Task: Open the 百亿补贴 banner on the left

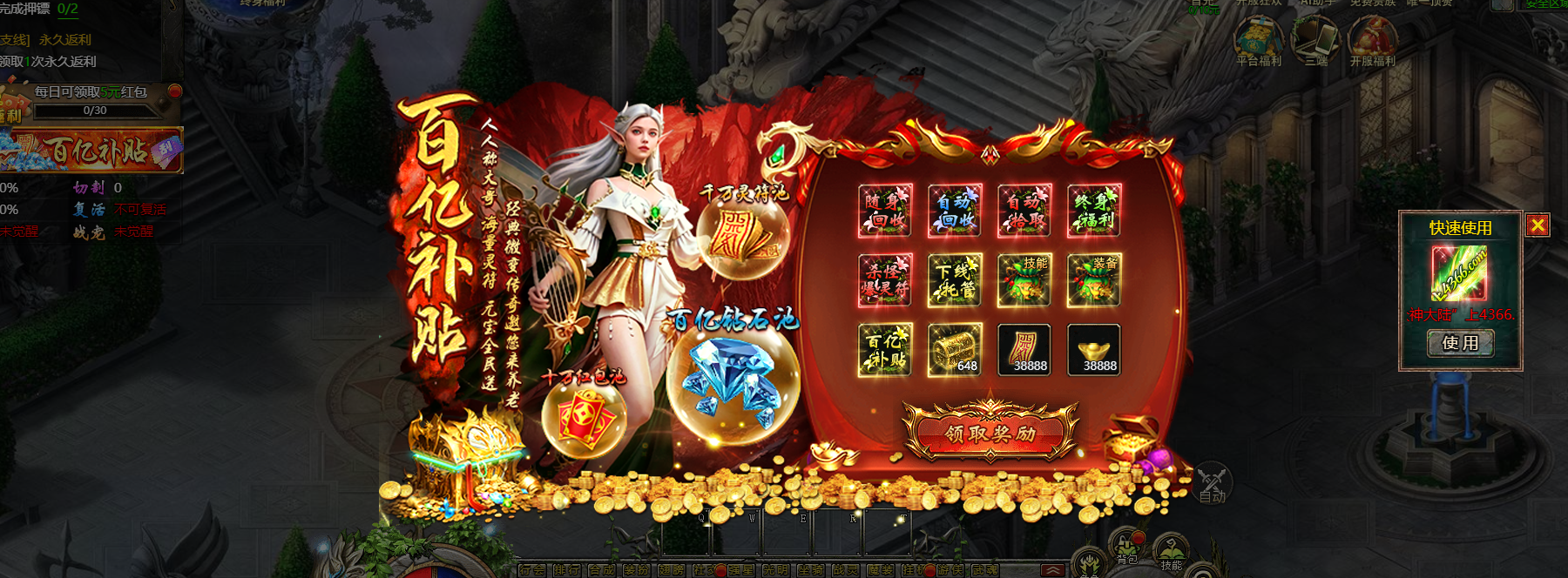Action: pos(91,151)
